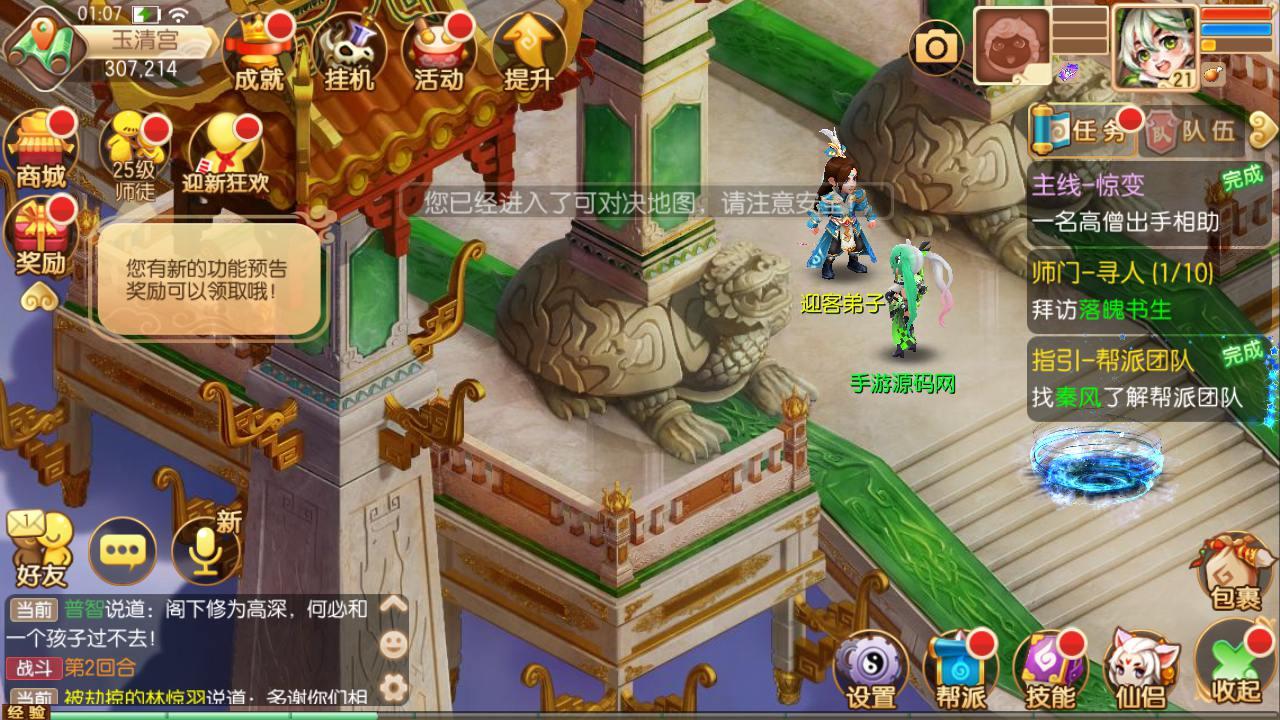Open the 迎新狂欢 event
1280x720 pixels.
226,155
